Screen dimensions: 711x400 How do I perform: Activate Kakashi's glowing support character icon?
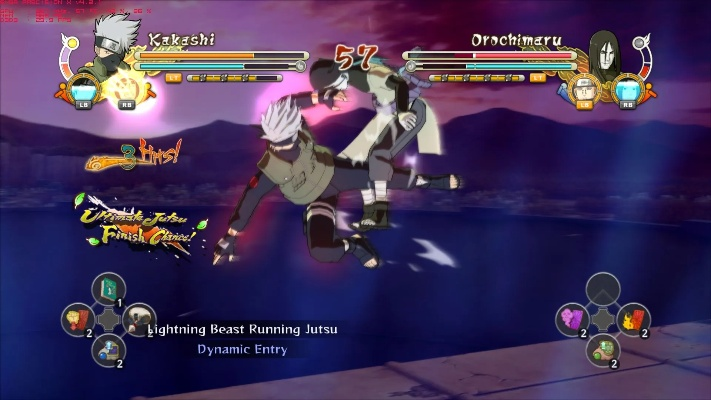coord(124,88)
